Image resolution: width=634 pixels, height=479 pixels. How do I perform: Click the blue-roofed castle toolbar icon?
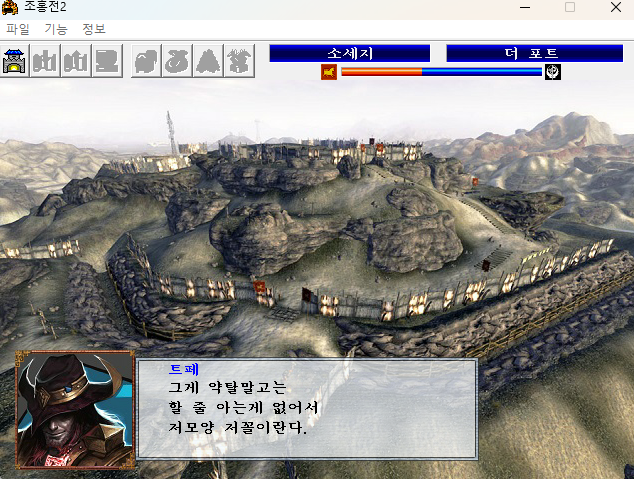click(16, 61)
